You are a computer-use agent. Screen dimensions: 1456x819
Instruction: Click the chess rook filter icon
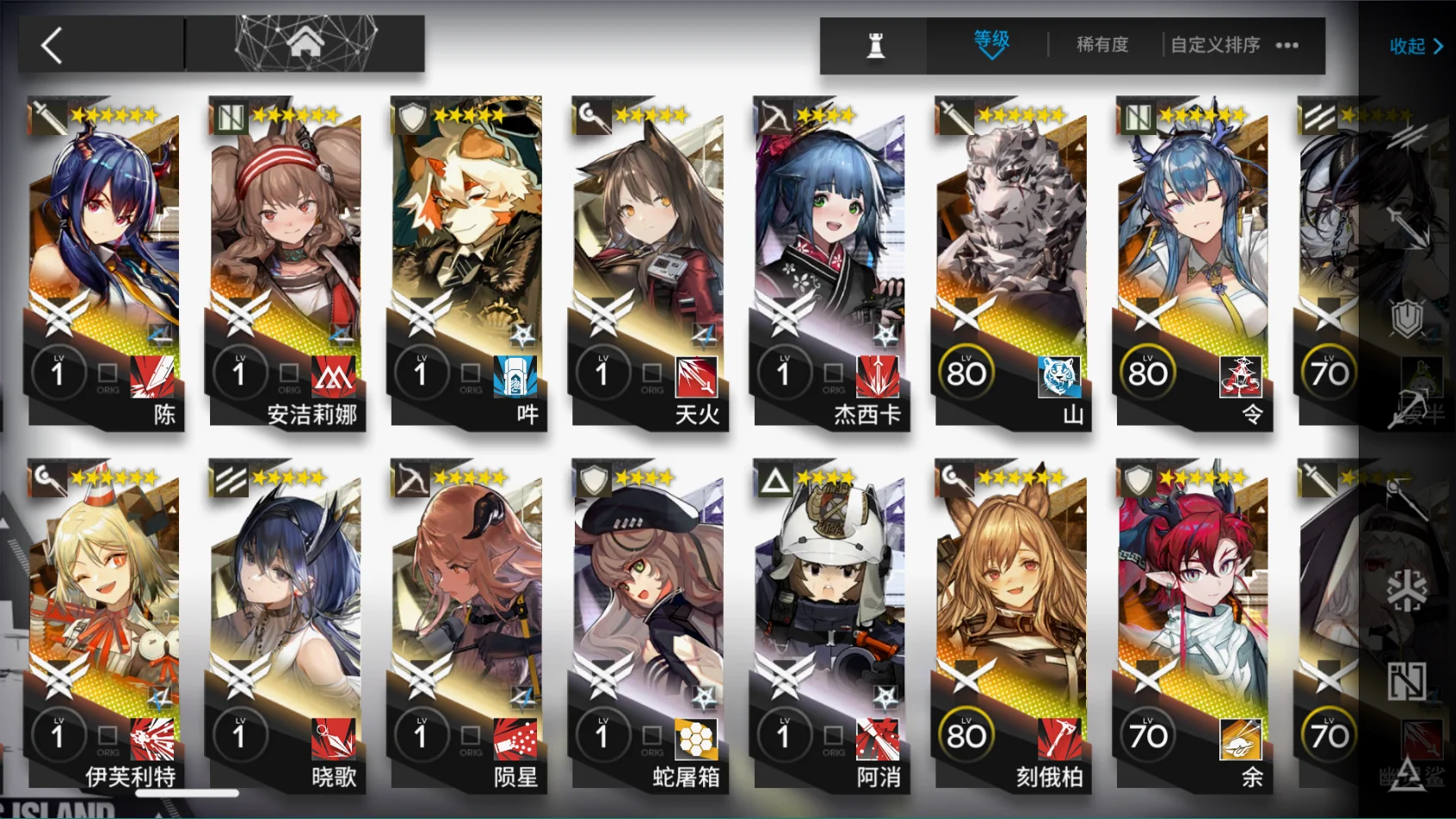(875, 45)
